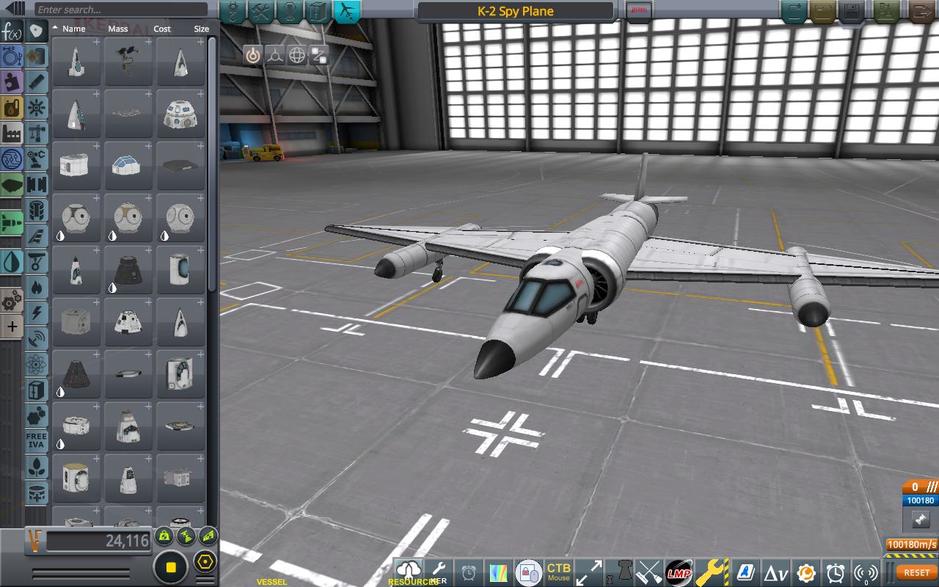
Task: Exit the editor with the brown button
Action: point(921,11)
